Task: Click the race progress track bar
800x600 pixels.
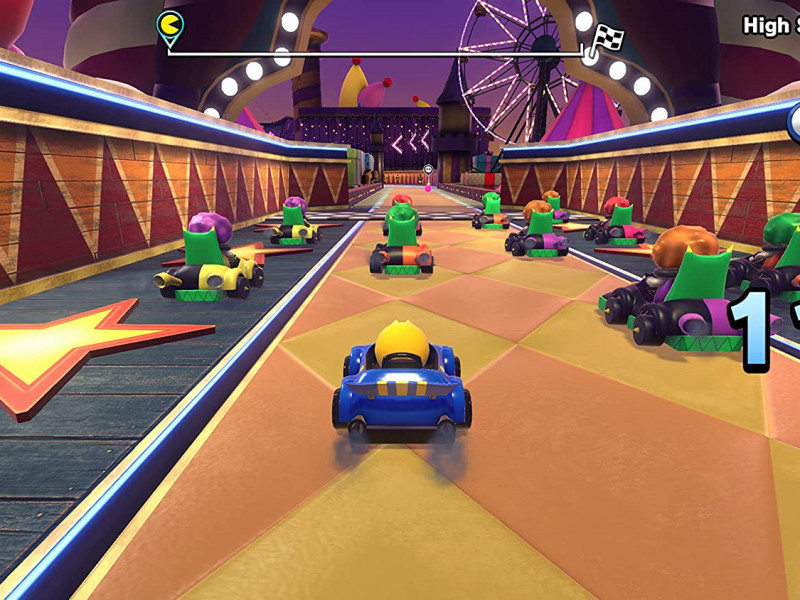Action: click(375, 53)
